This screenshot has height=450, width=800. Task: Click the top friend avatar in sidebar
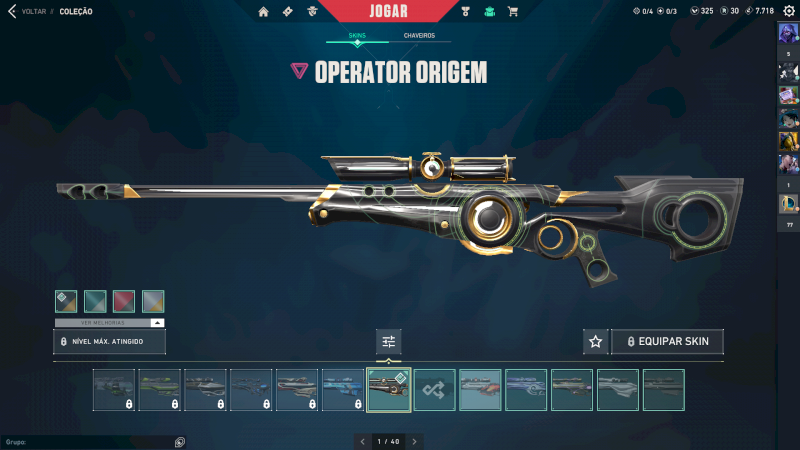pos(788,33)
